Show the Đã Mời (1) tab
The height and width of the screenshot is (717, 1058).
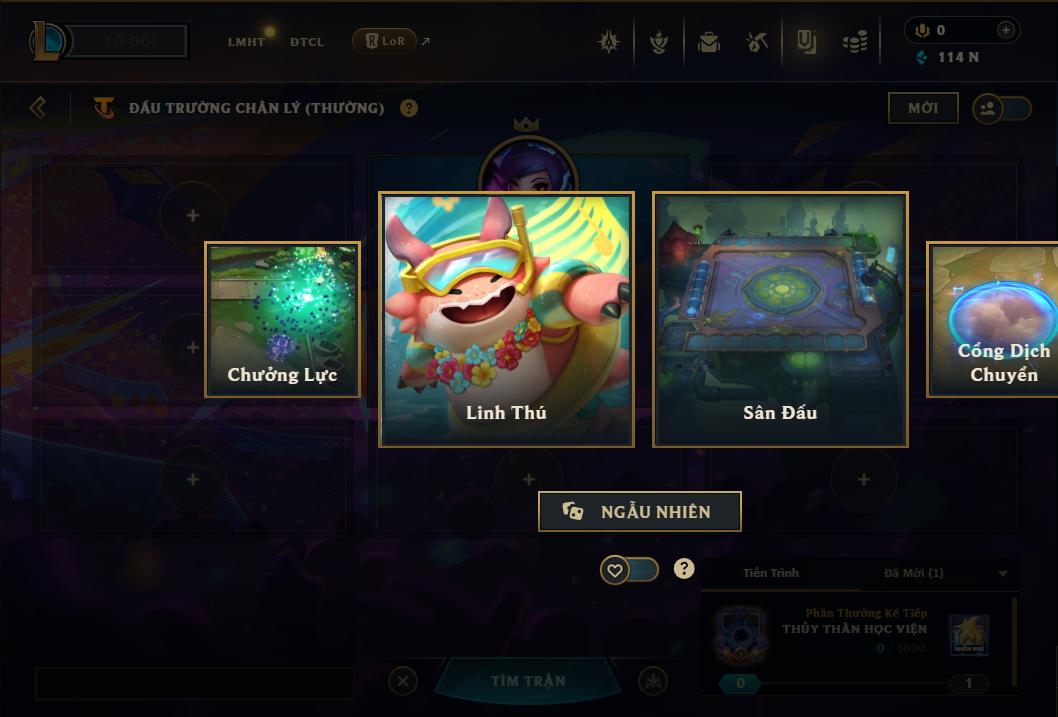(913, 573)
